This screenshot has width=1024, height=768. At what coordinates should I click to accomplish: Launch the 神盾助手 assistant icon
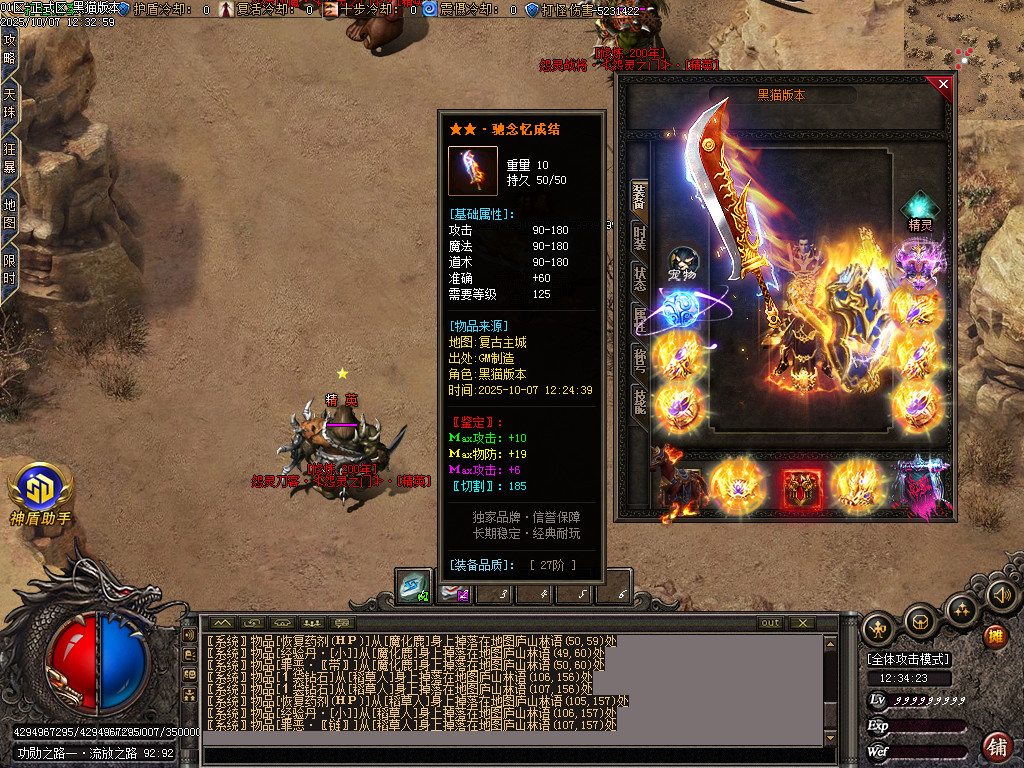40,489
